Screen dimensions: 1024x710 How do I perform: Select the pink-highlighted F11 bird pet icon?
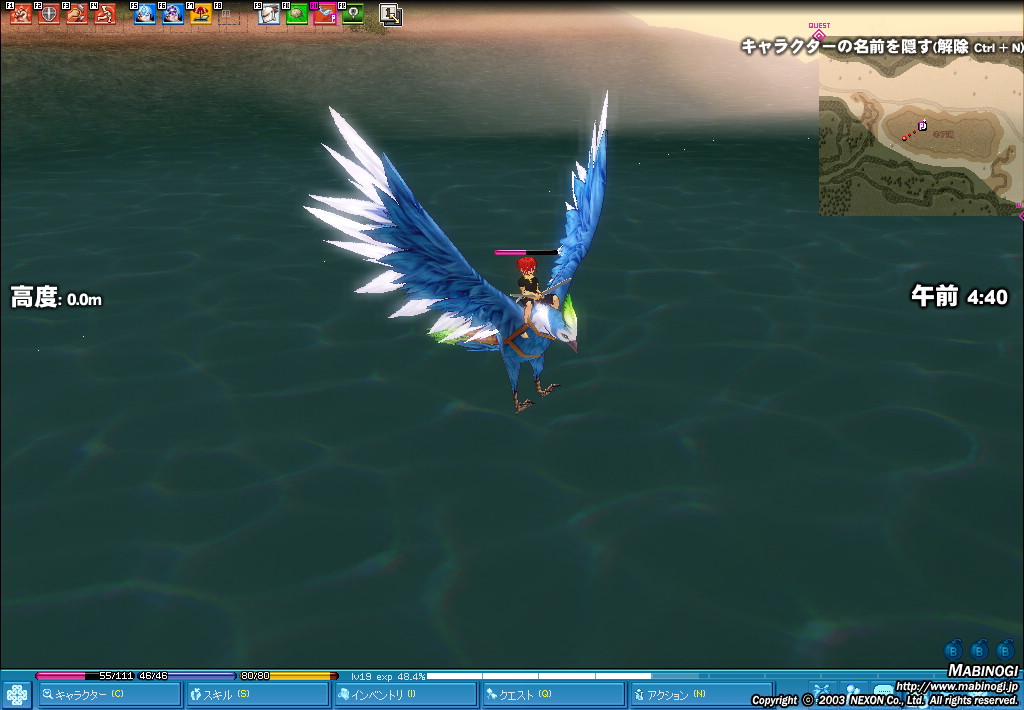click(324, 14)
